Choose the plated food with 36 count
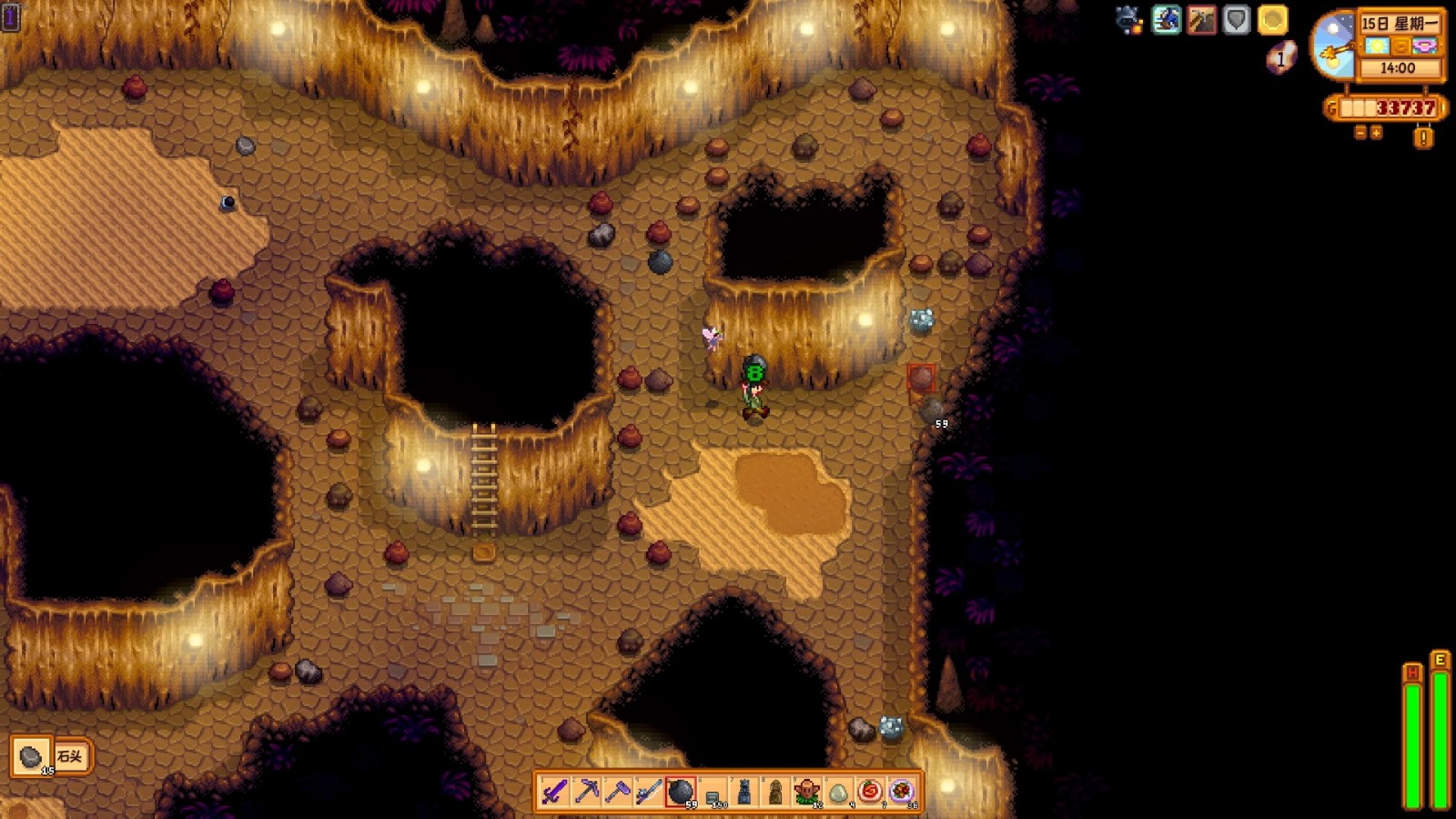Image resolution: width=1456 pixels, height=819 pixels. point(901,792)
